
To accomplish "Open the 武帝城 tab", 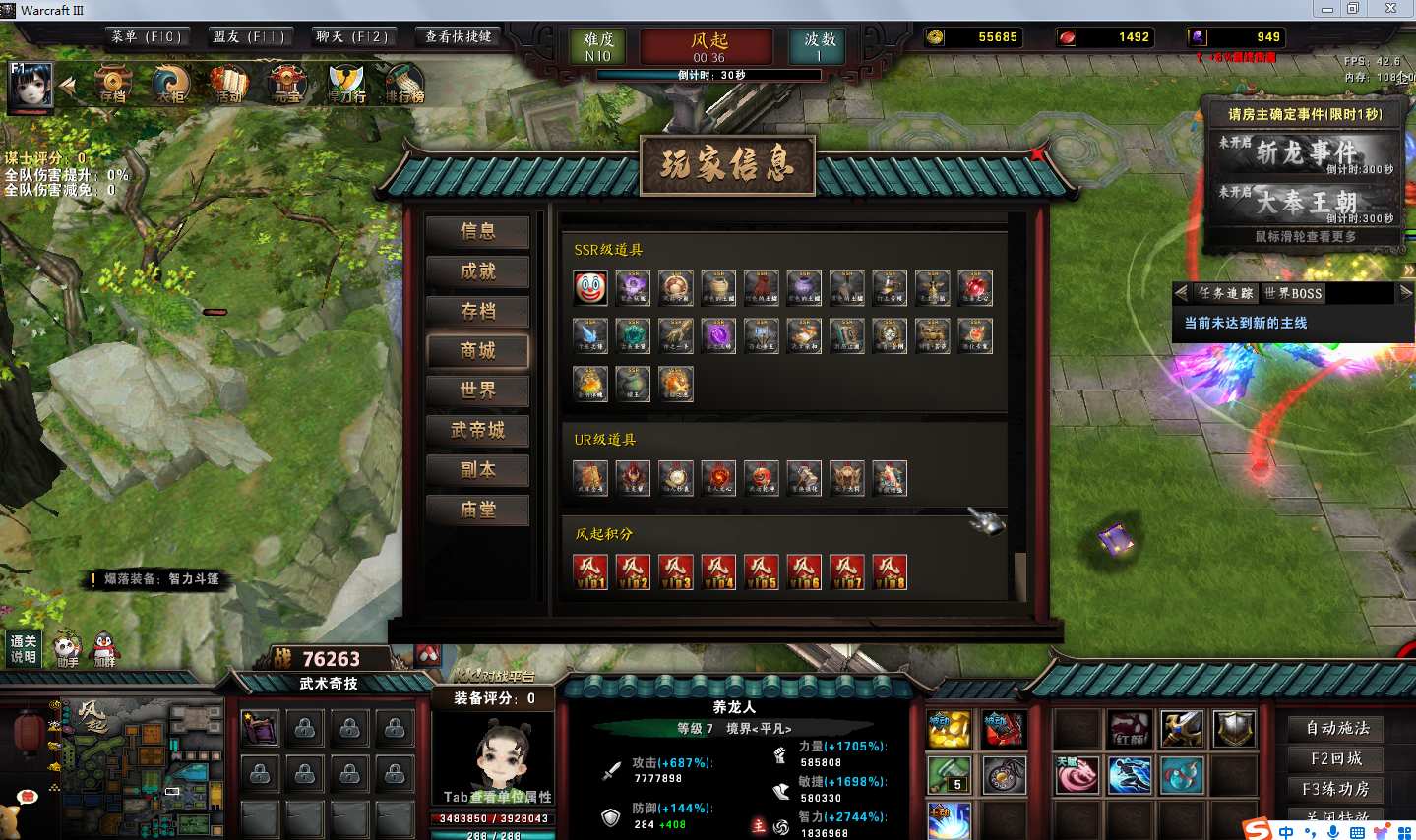I will [477, 430].
